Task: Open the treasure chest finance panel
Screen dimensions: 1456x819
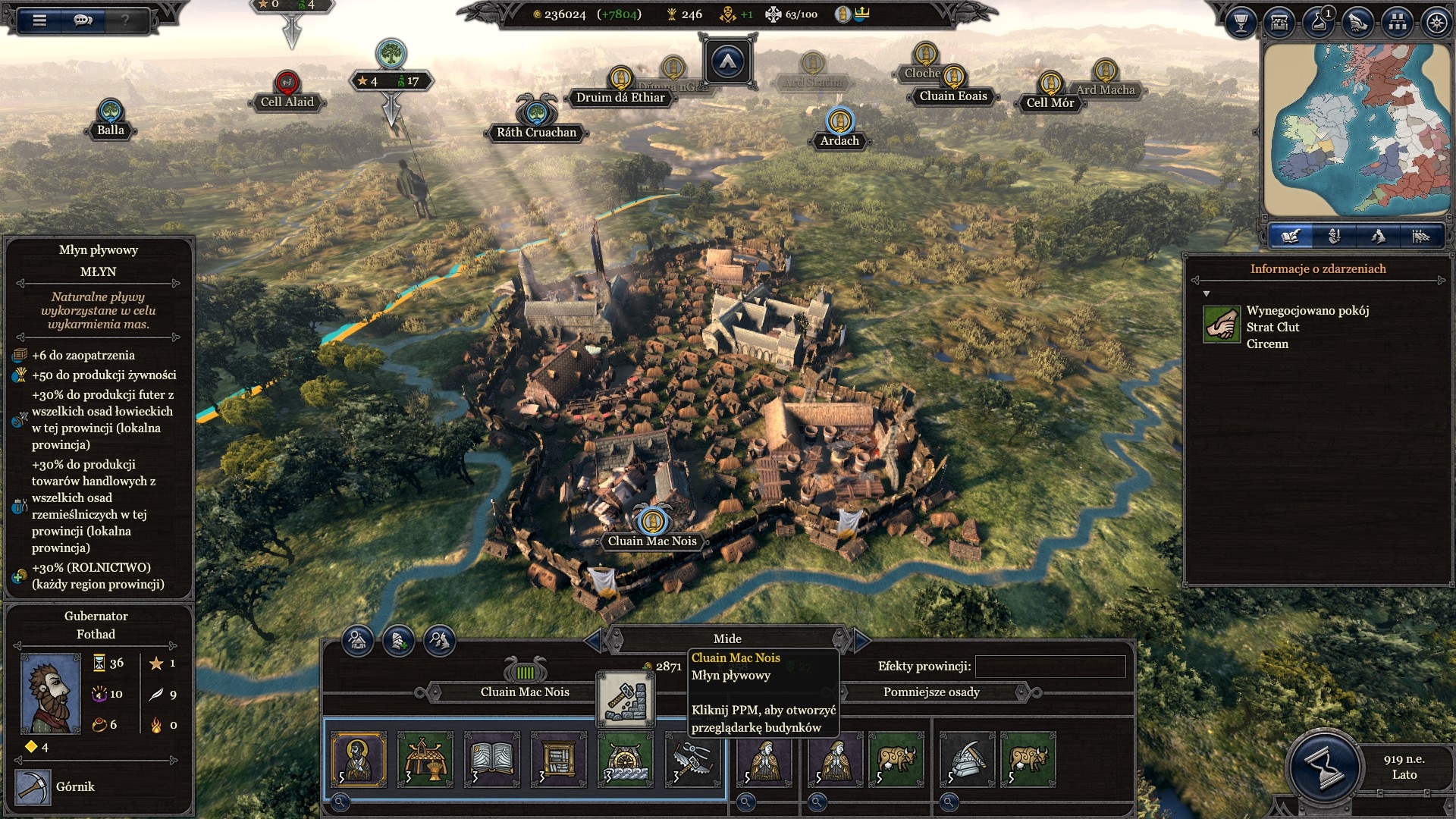Action: [1280, 23]
